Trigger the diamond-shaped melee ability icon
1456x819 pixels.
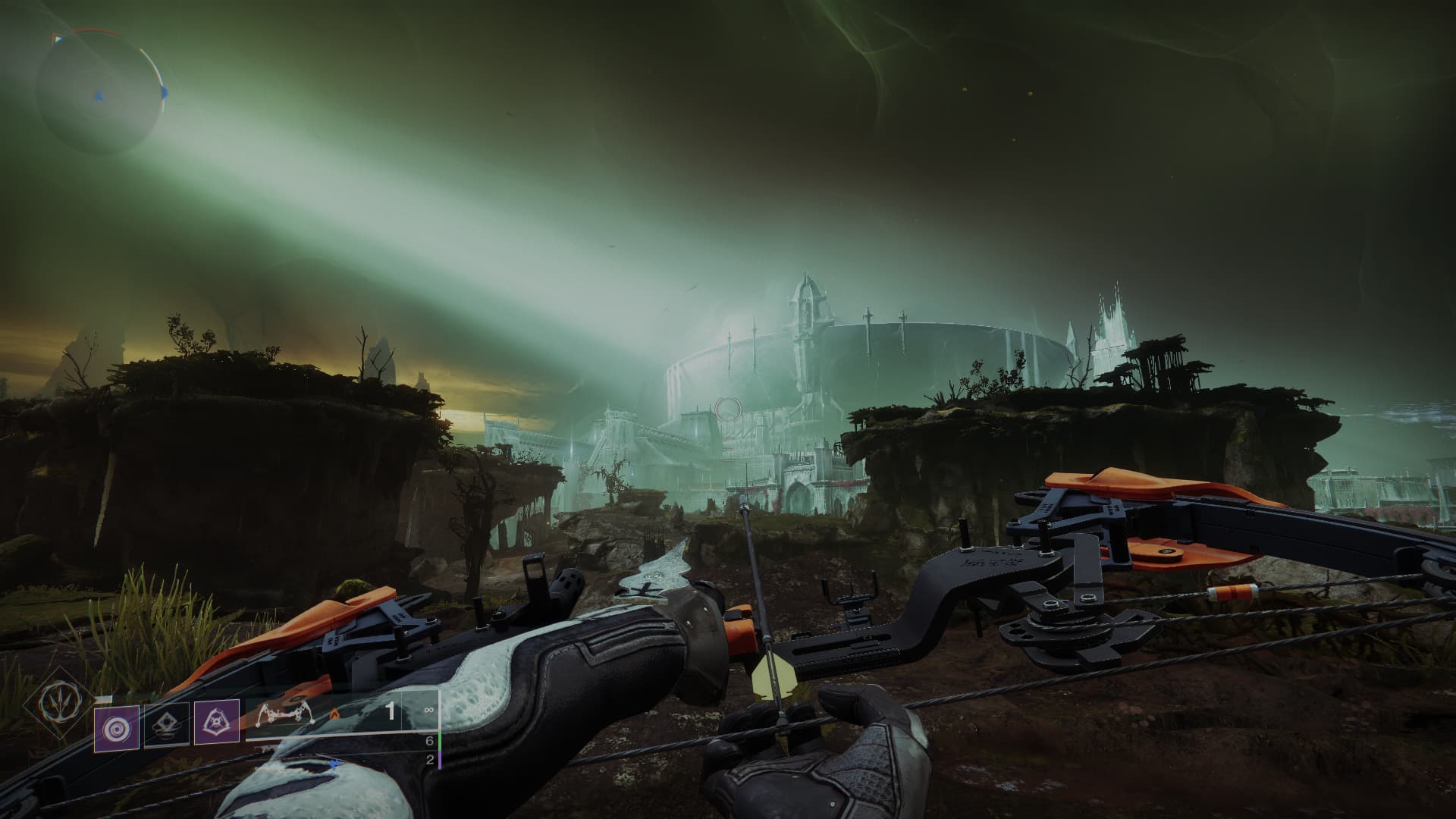(167, 727)
